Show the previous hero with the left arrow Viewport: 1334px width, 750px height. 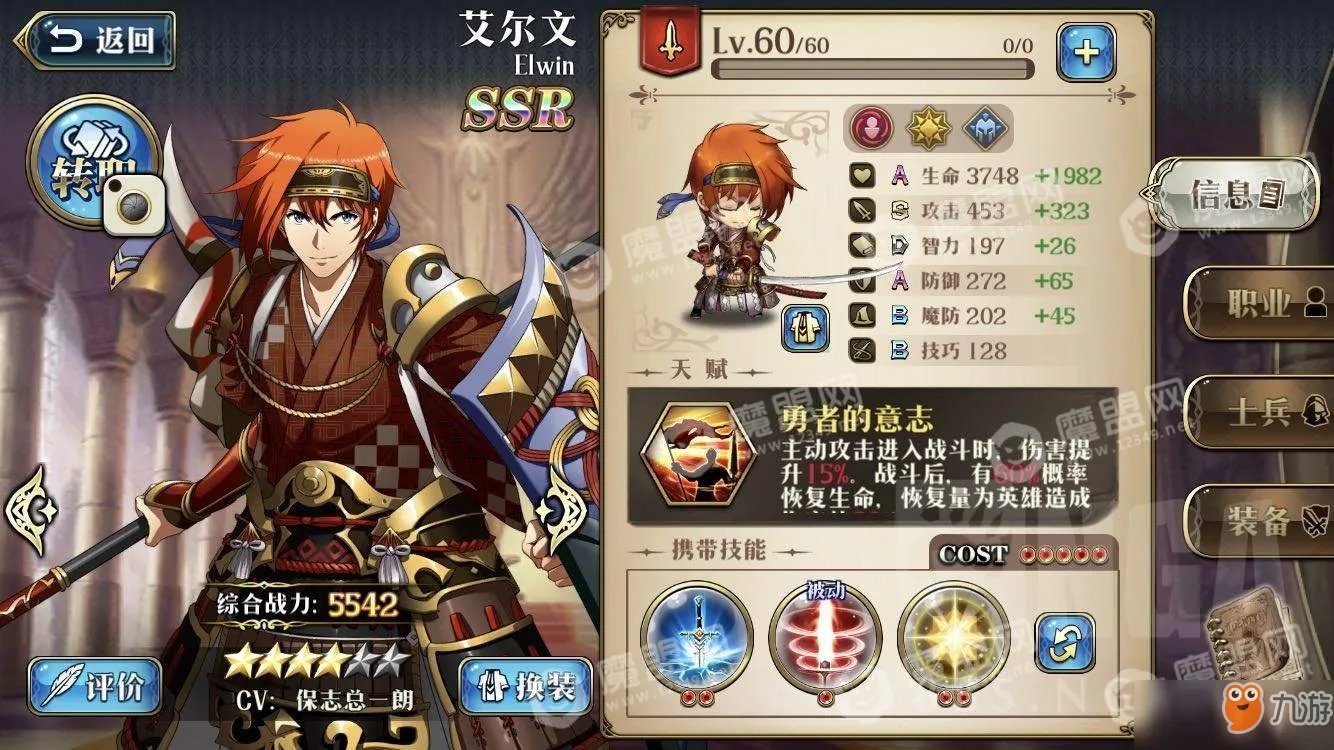[26, 509]
